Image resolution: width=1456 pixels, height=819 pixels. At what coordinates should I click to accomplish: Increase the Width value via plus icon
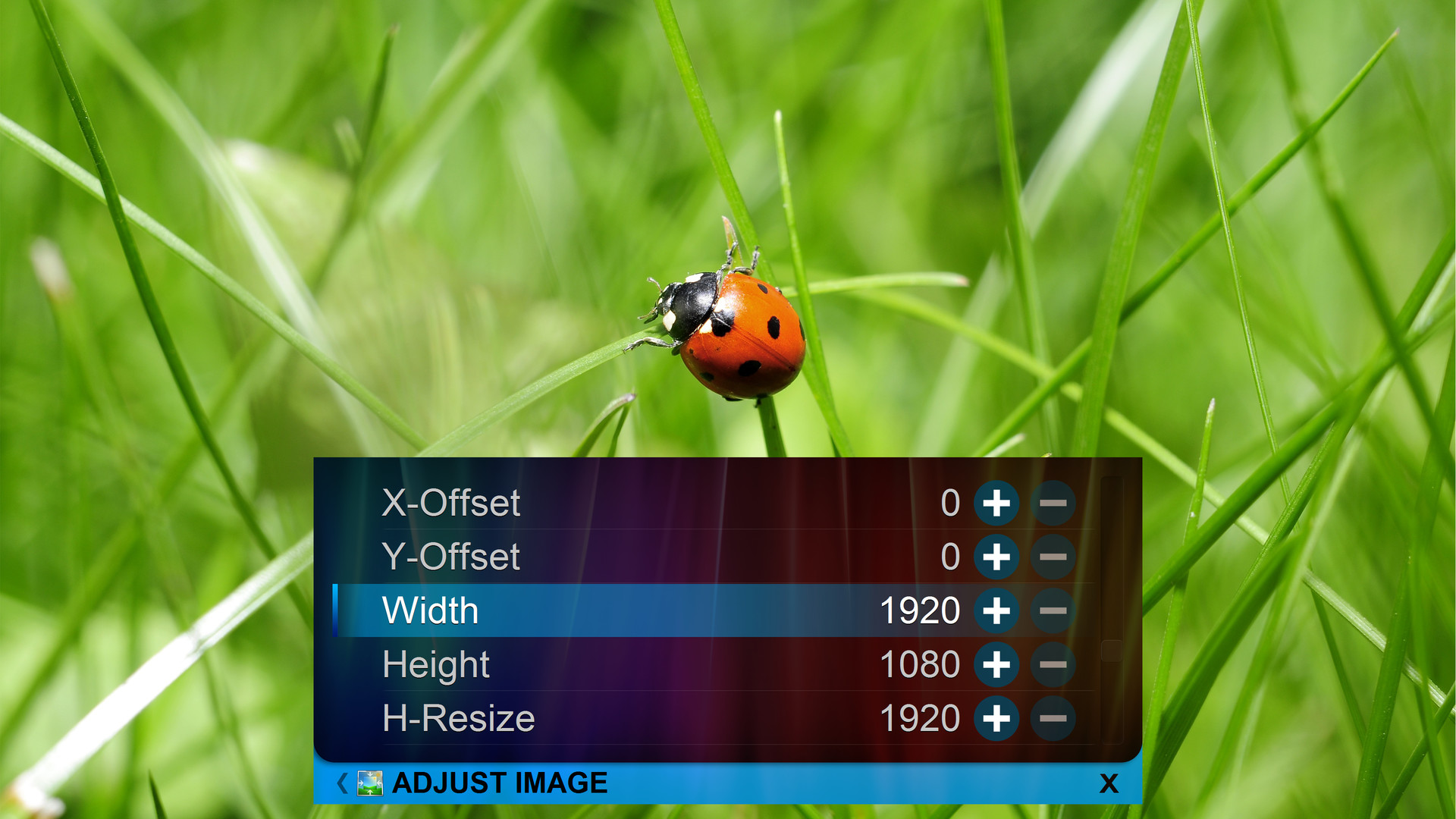(x=996, y=610)
